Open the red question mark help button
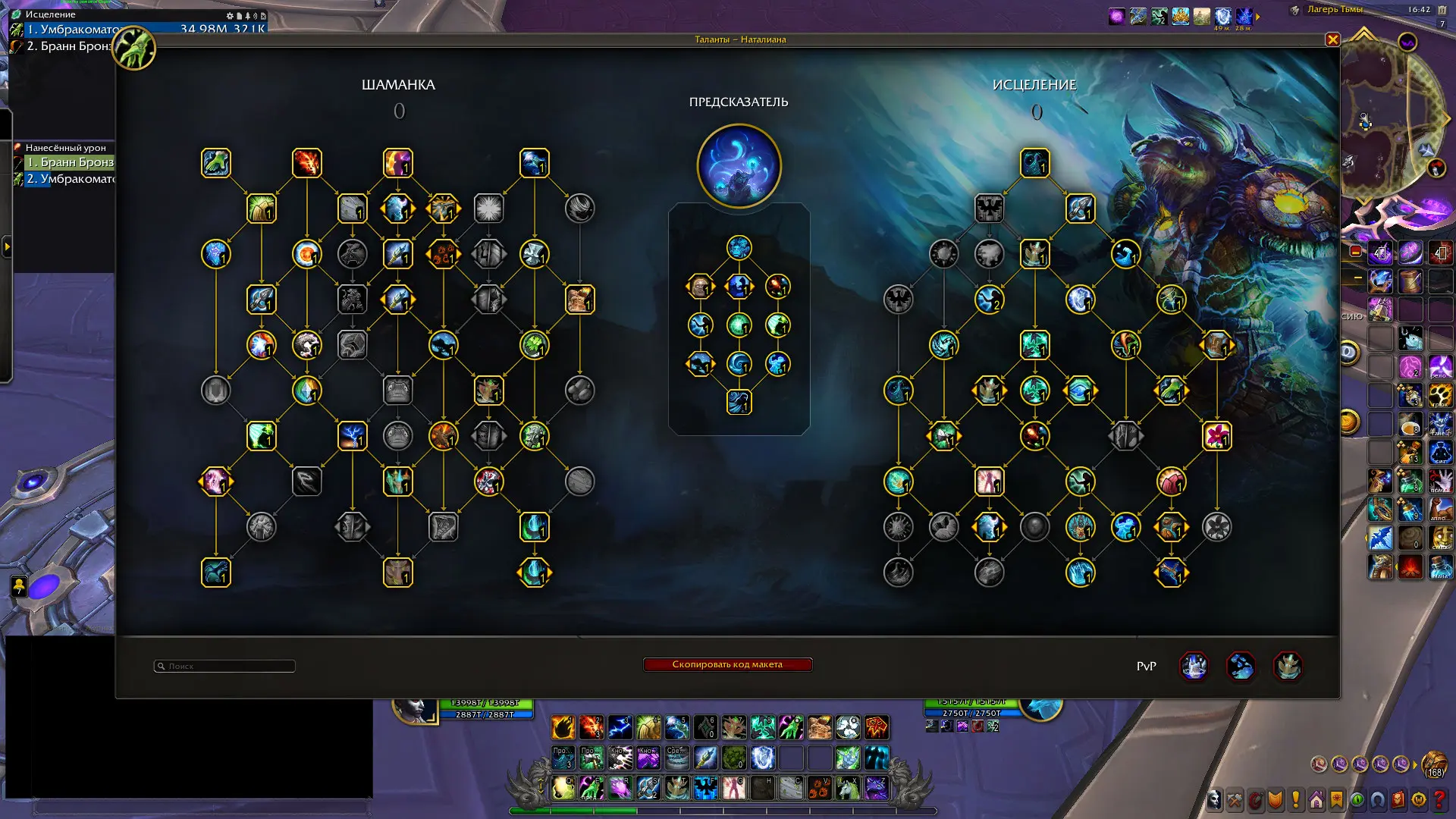The image size is (1456, 819). click(x=1439, y=800)
